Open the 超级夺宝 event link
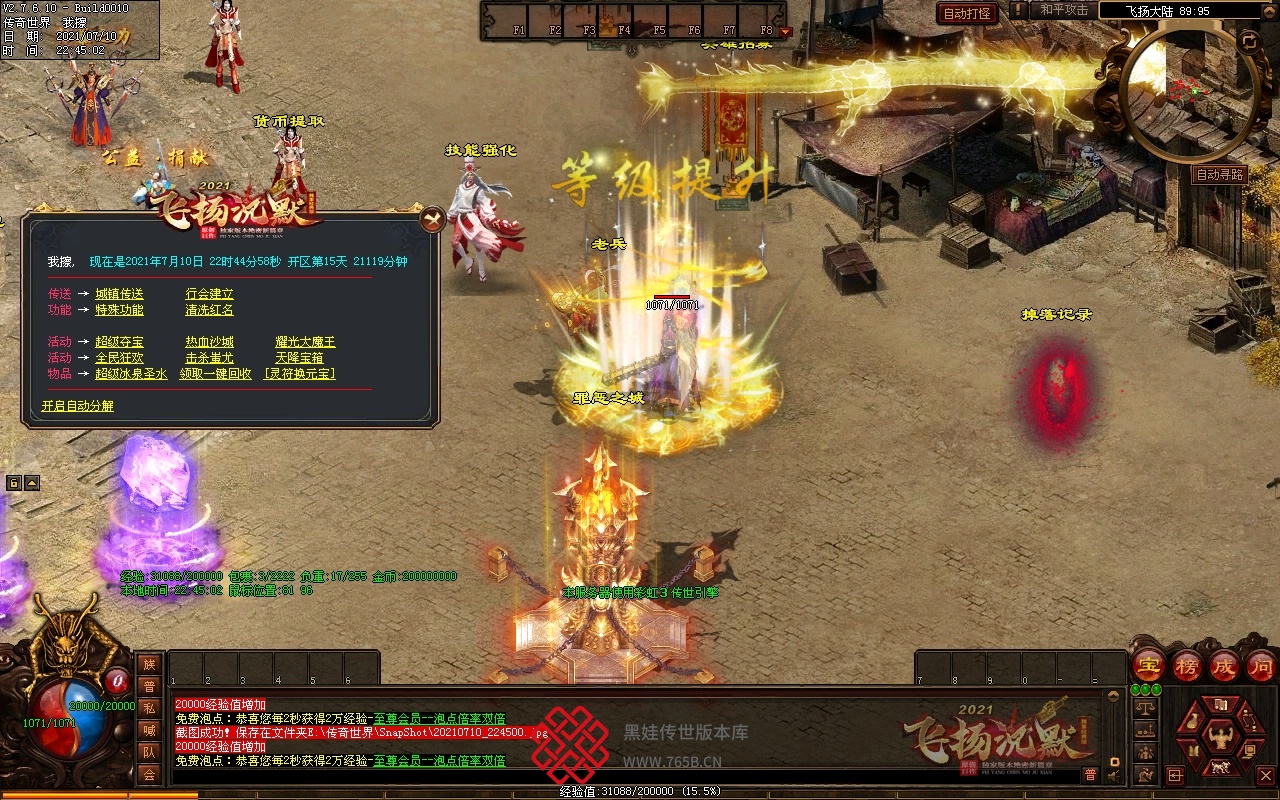Image resolution: width=1280 pixels, height=800 pixels. tap(119, 342)
